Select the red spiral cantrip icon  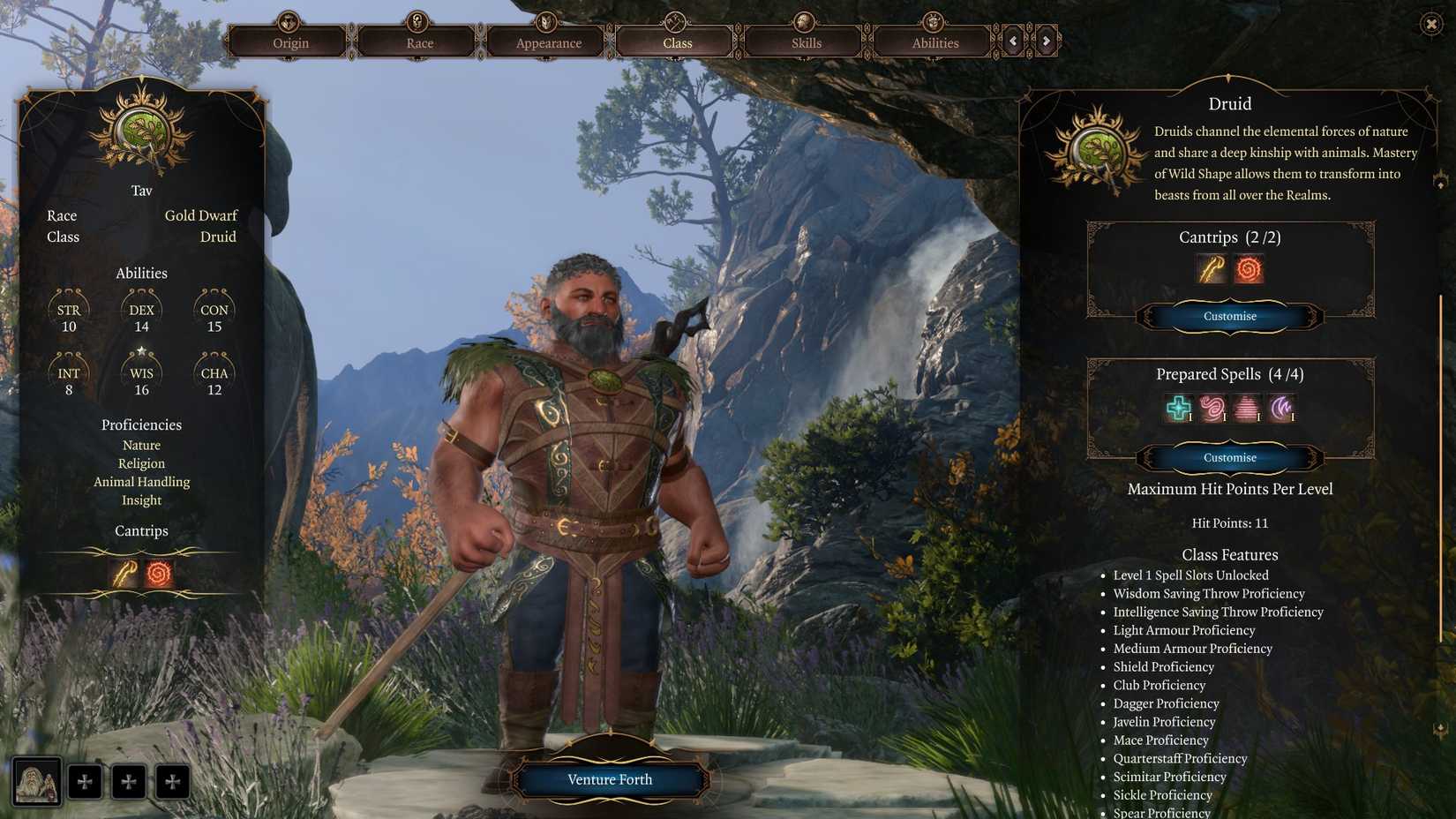pos(1248,269)
